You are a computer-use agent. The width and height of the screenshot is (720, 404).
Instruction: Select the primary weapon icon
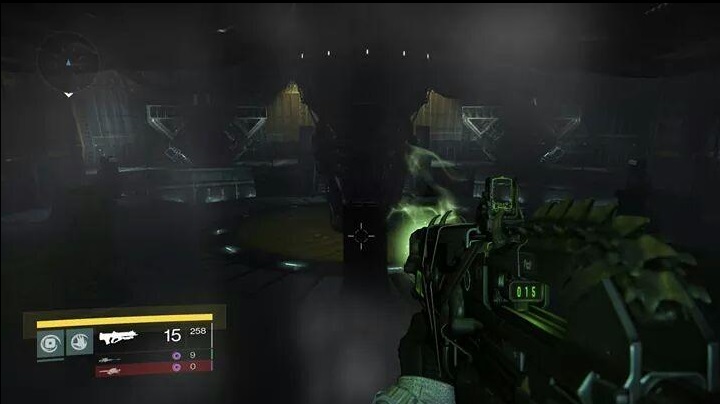click(x=119, y=337)
